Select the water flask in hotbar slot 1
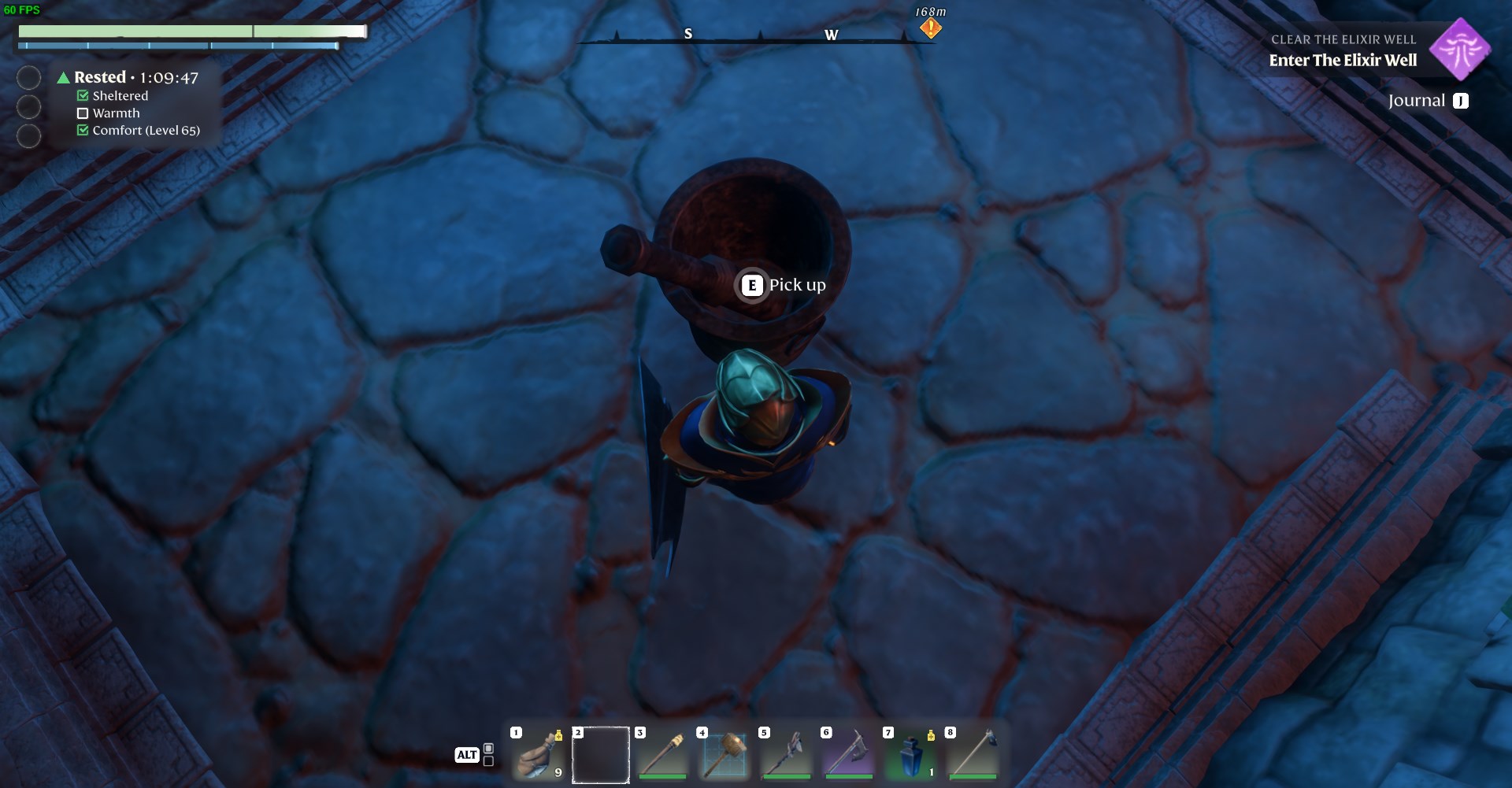The width and height of the screenshot is (1512, 788). tap(539, 755)
